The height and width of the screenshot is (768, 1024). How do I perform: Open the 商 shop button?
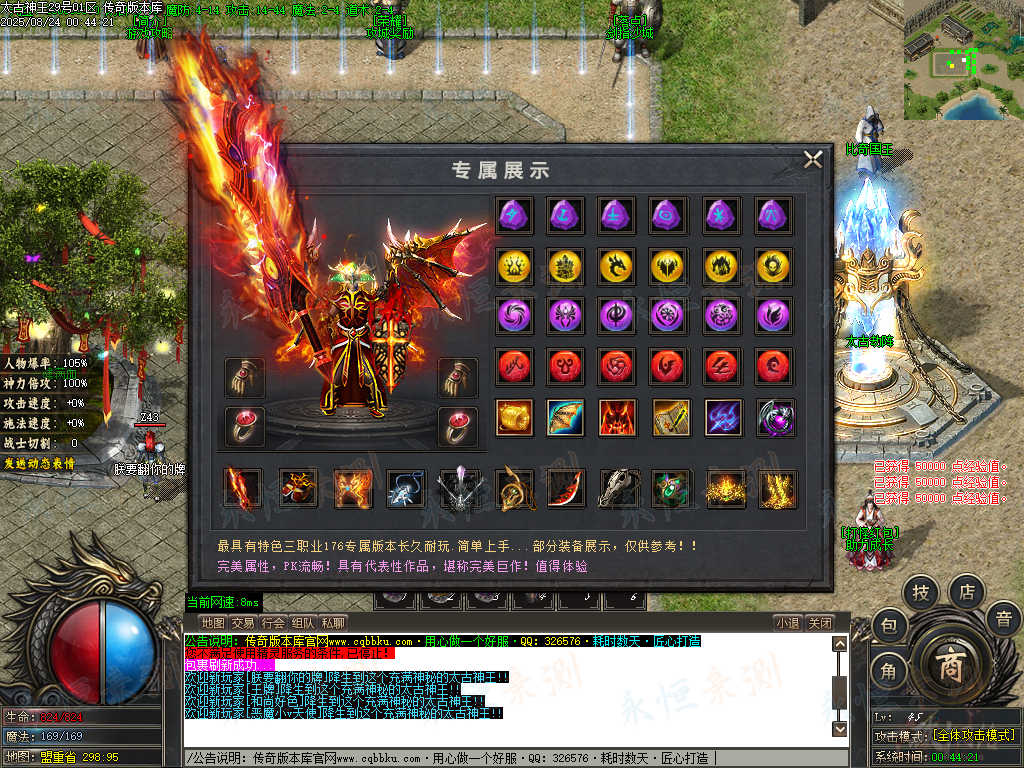948,669
